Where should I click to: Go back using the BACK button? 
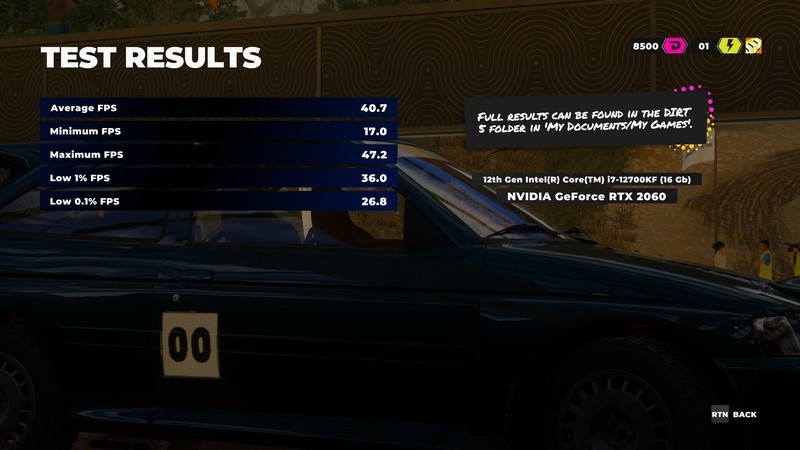point(734,414)
